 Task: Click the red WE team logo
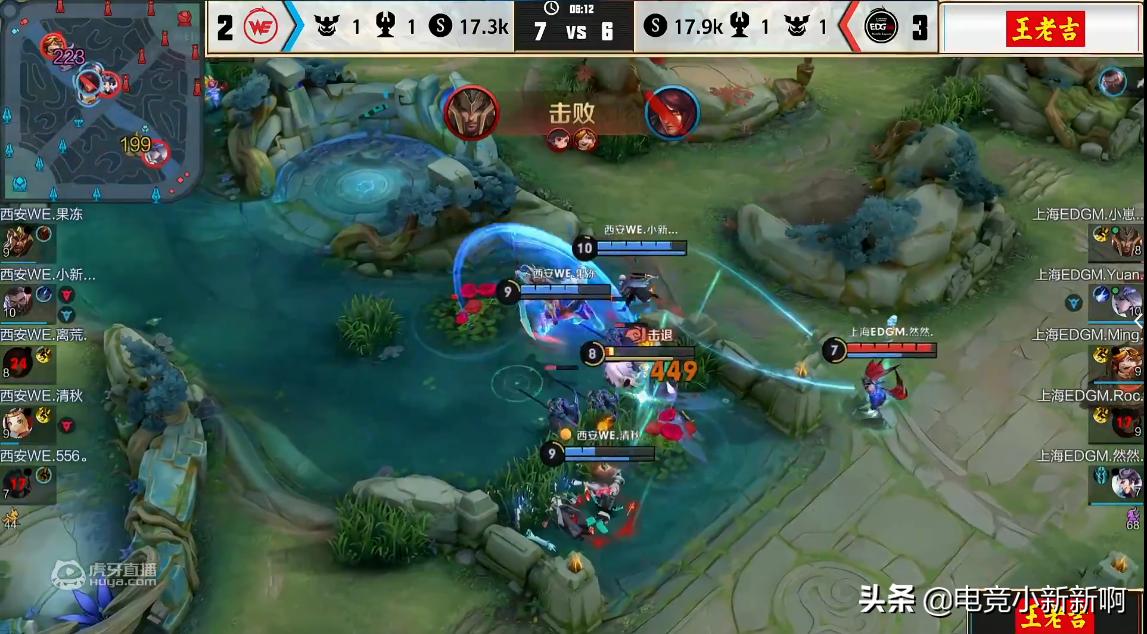click(x=260, y=27)
